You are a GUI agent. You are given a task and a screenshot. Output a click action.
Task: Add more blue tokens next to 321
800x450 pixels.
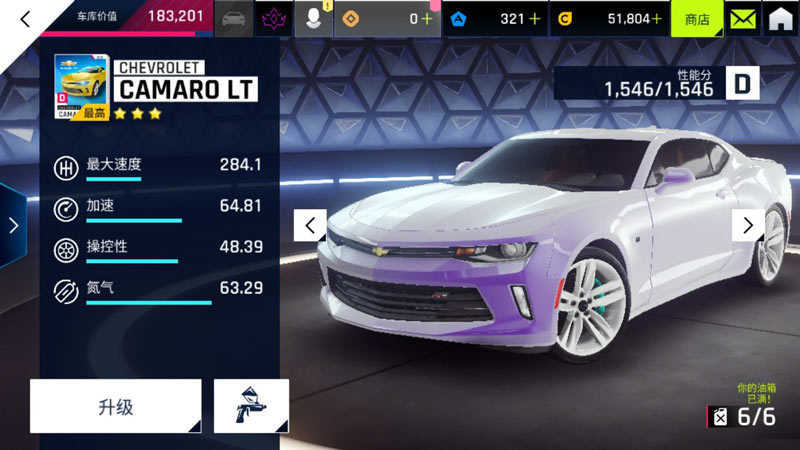tap(535, 18)
